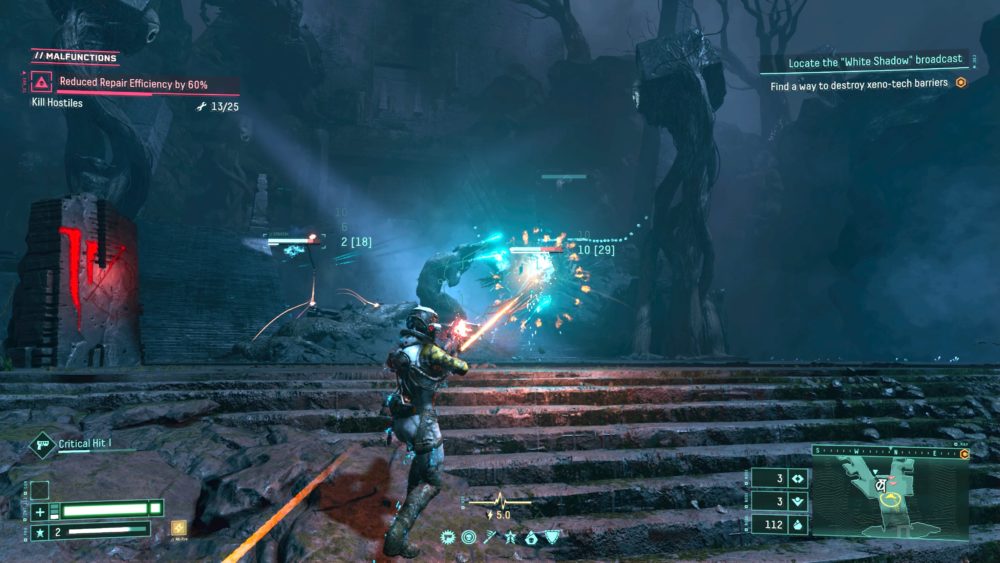1000x563 pixels.
Task: Open the minimap
Action: point(889,494)
